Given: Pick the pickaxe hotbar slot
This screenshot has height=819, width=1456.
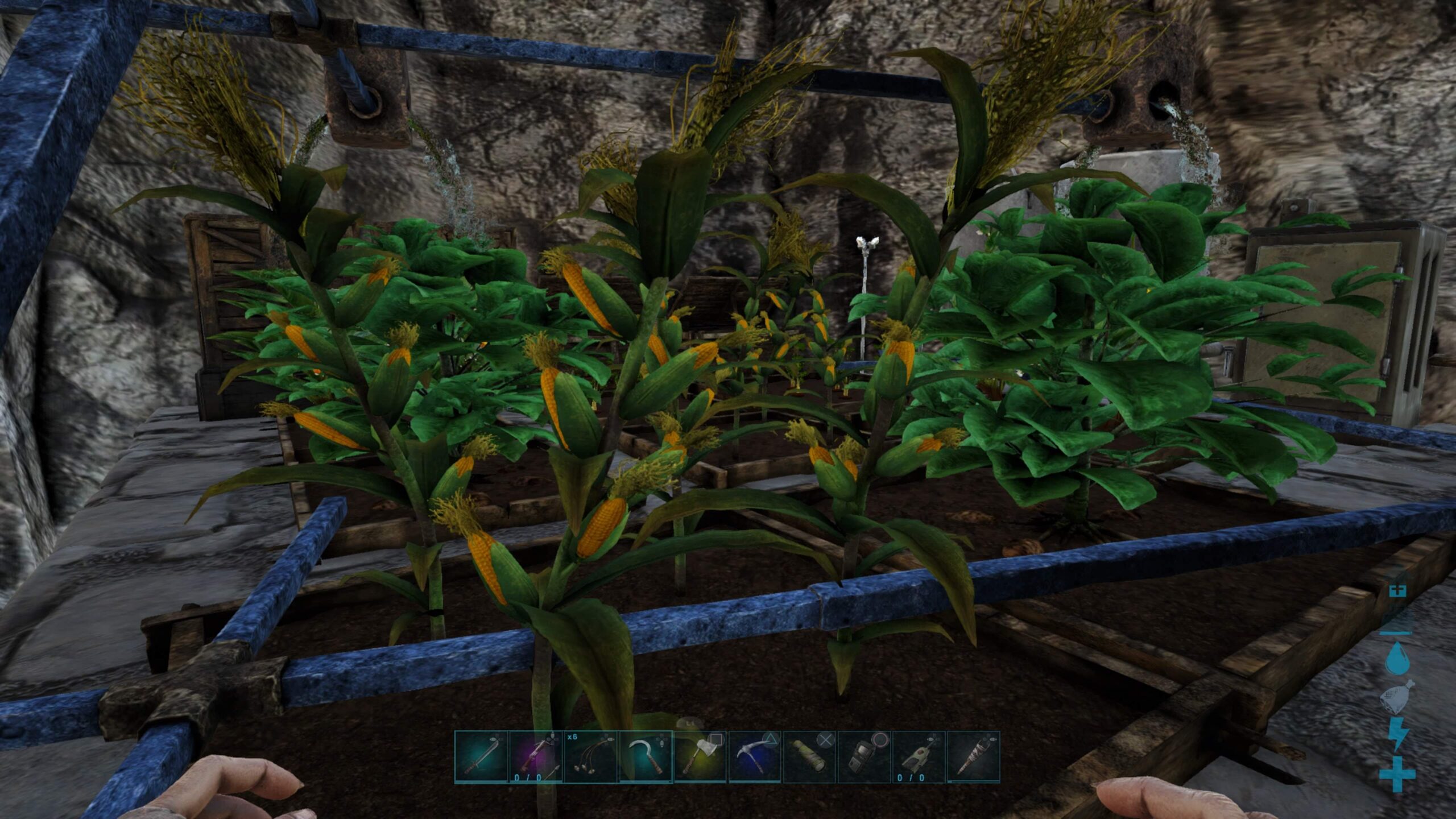Looking at the screenshot, I should click(754, 757).
